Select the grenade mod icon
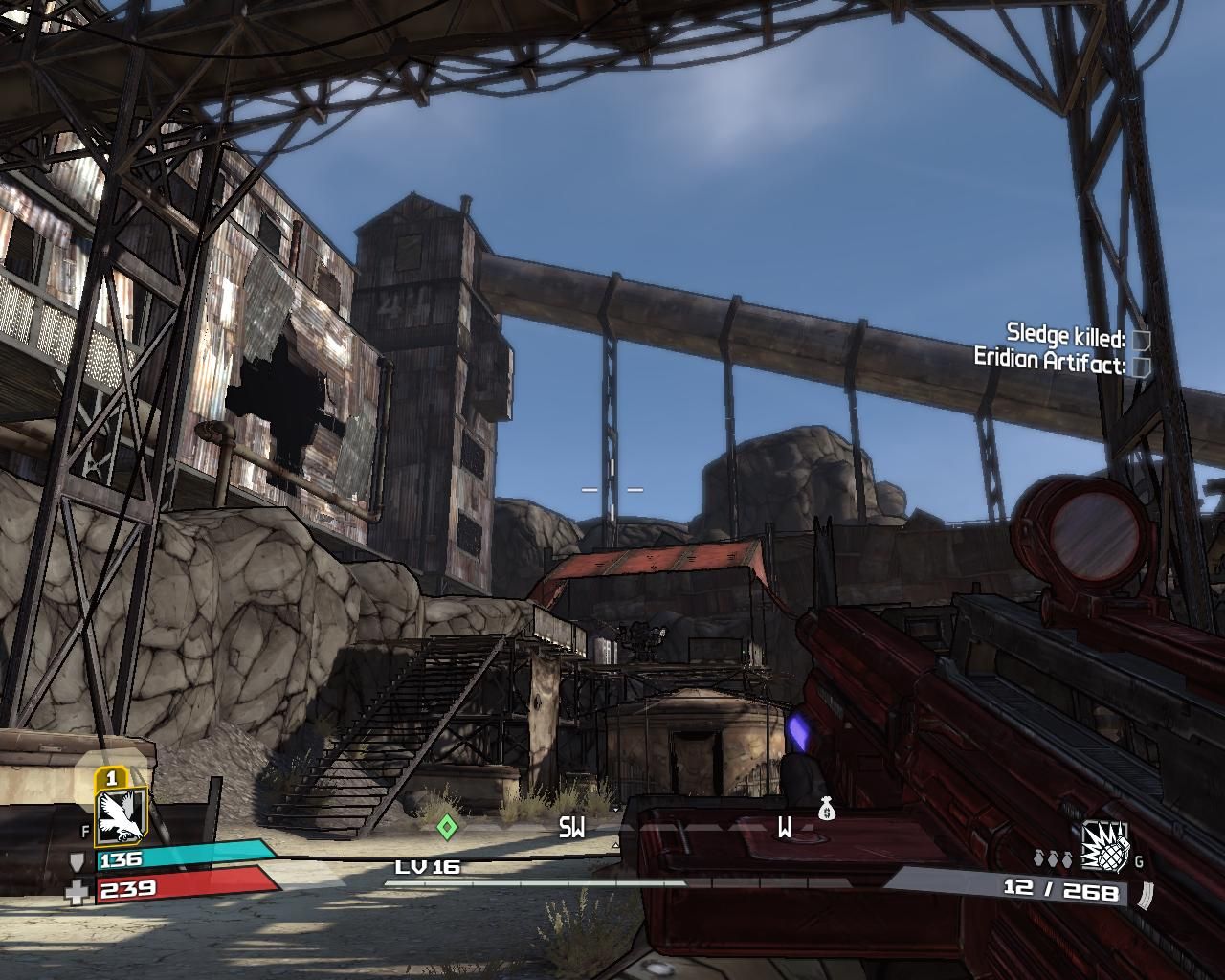The image size is (1225, 980). (1104, 847)
